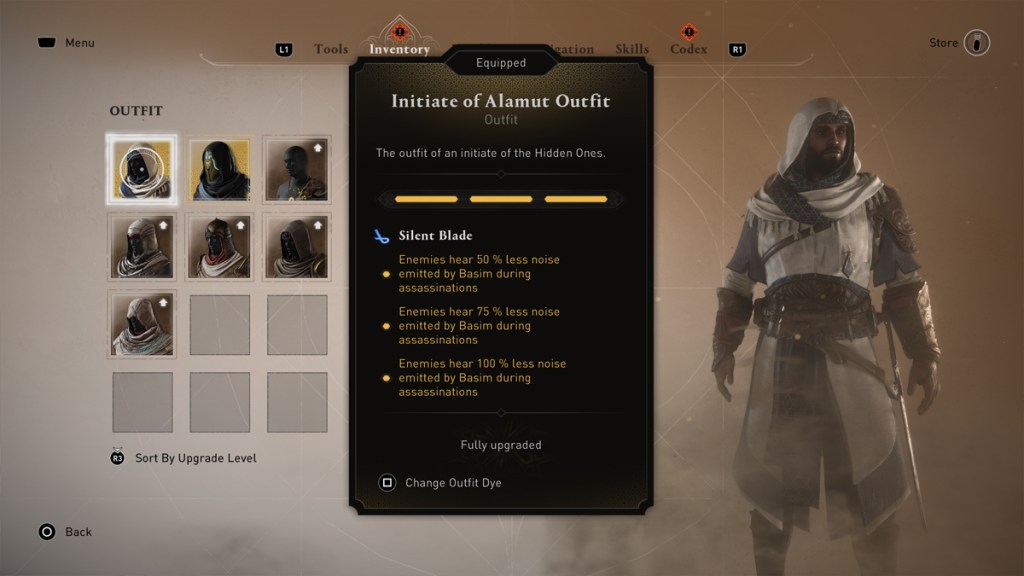The image size is (1024, 576).
Task: Select the hoodless bare-headed outfit
Action: (297, 169)
